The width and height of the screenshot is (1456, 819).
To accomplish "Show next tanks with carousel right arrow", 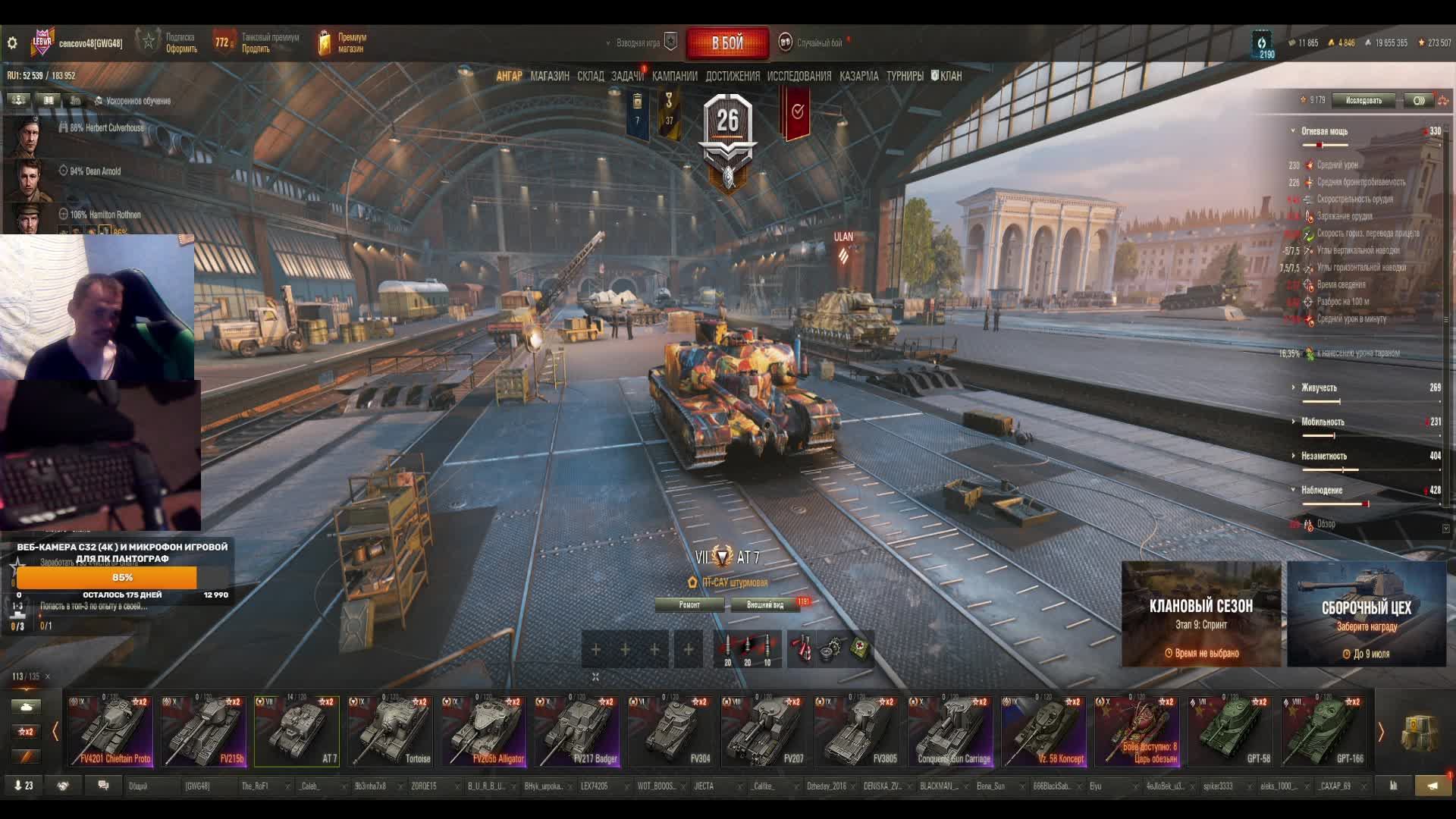I will [1381, 732].
